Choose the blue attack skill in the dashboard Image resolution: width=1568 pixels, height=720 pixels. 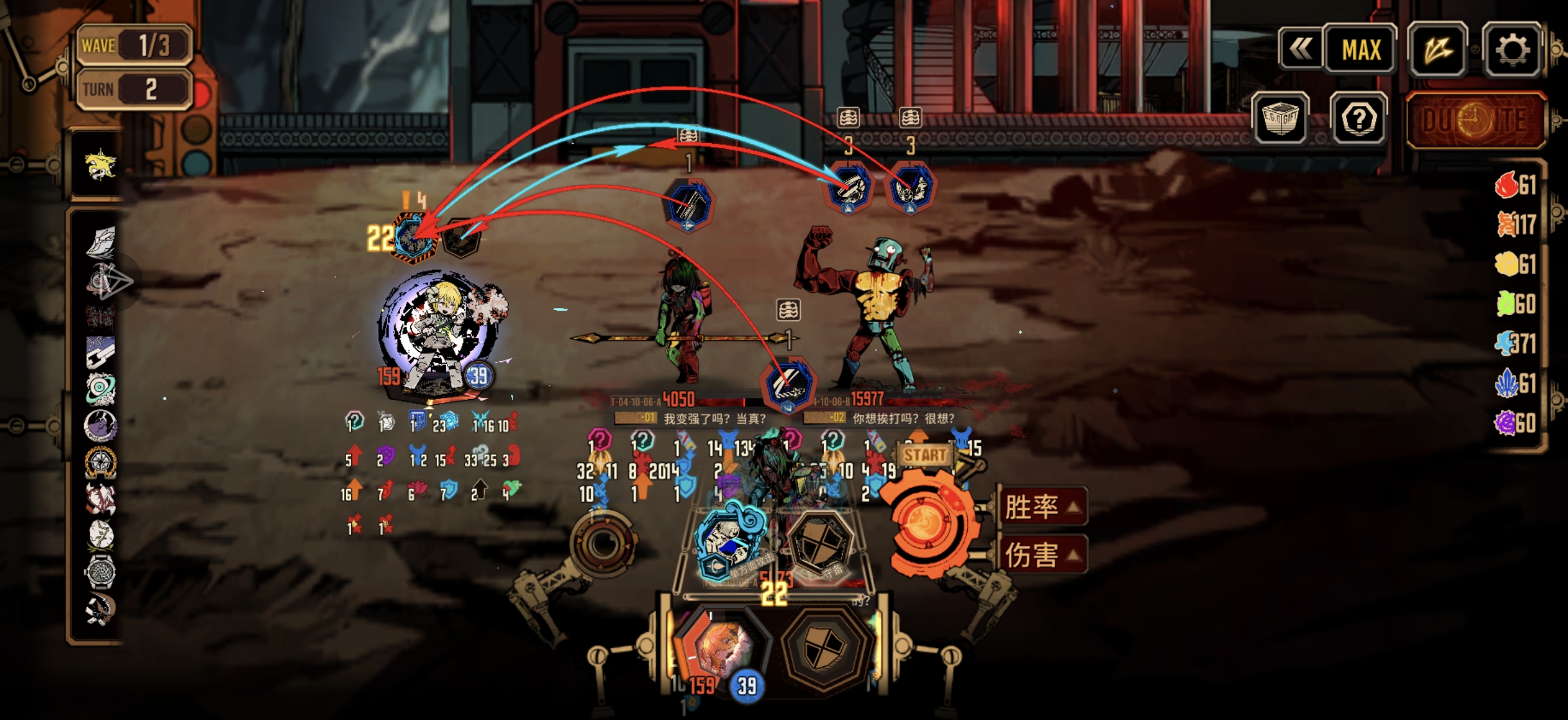729,544
